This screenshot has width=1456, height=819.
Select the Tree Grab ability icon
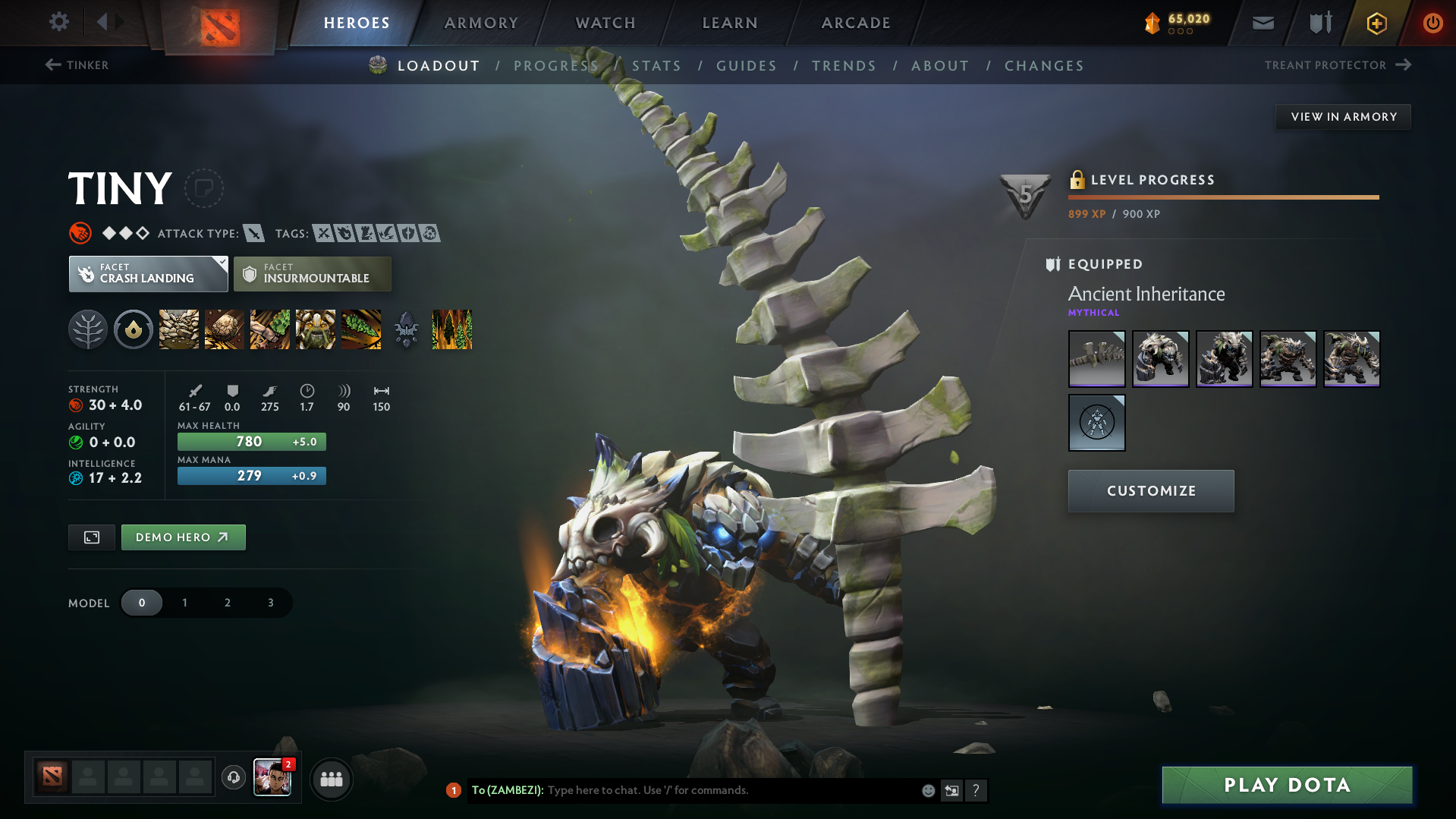(270, 329)
